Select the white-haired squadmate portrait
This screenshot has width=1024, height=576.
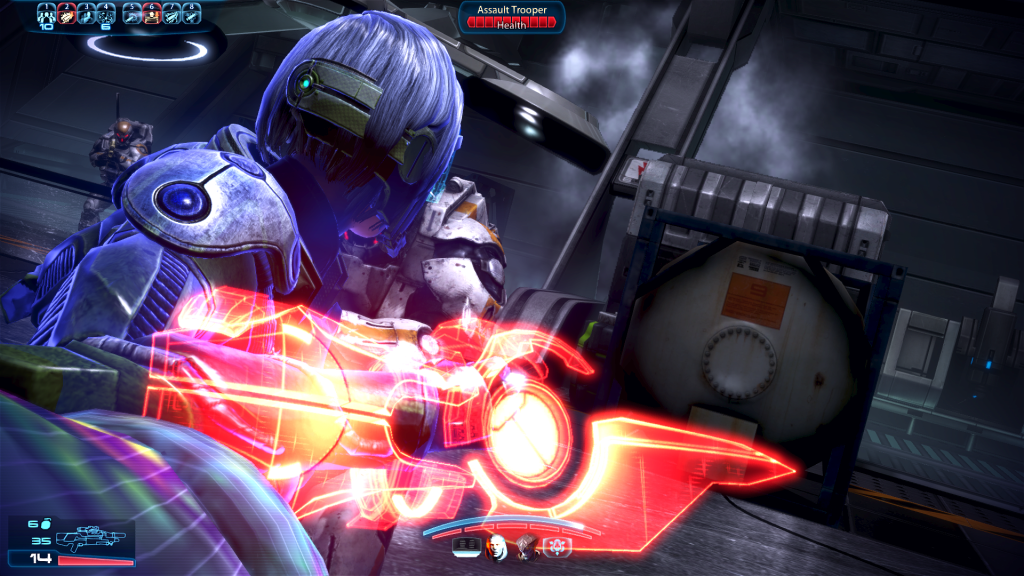(496, 545)
